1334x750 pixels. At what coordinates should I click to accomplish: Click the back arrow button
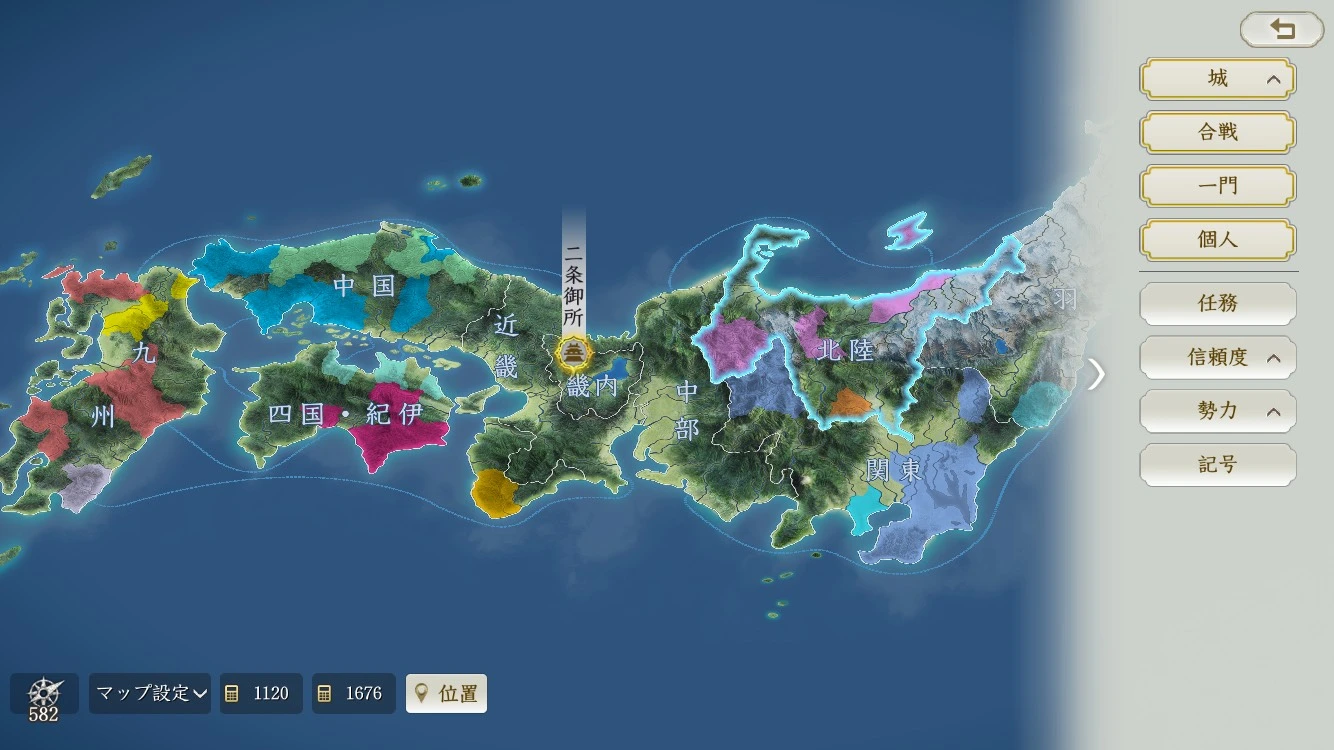(1281, 30)
